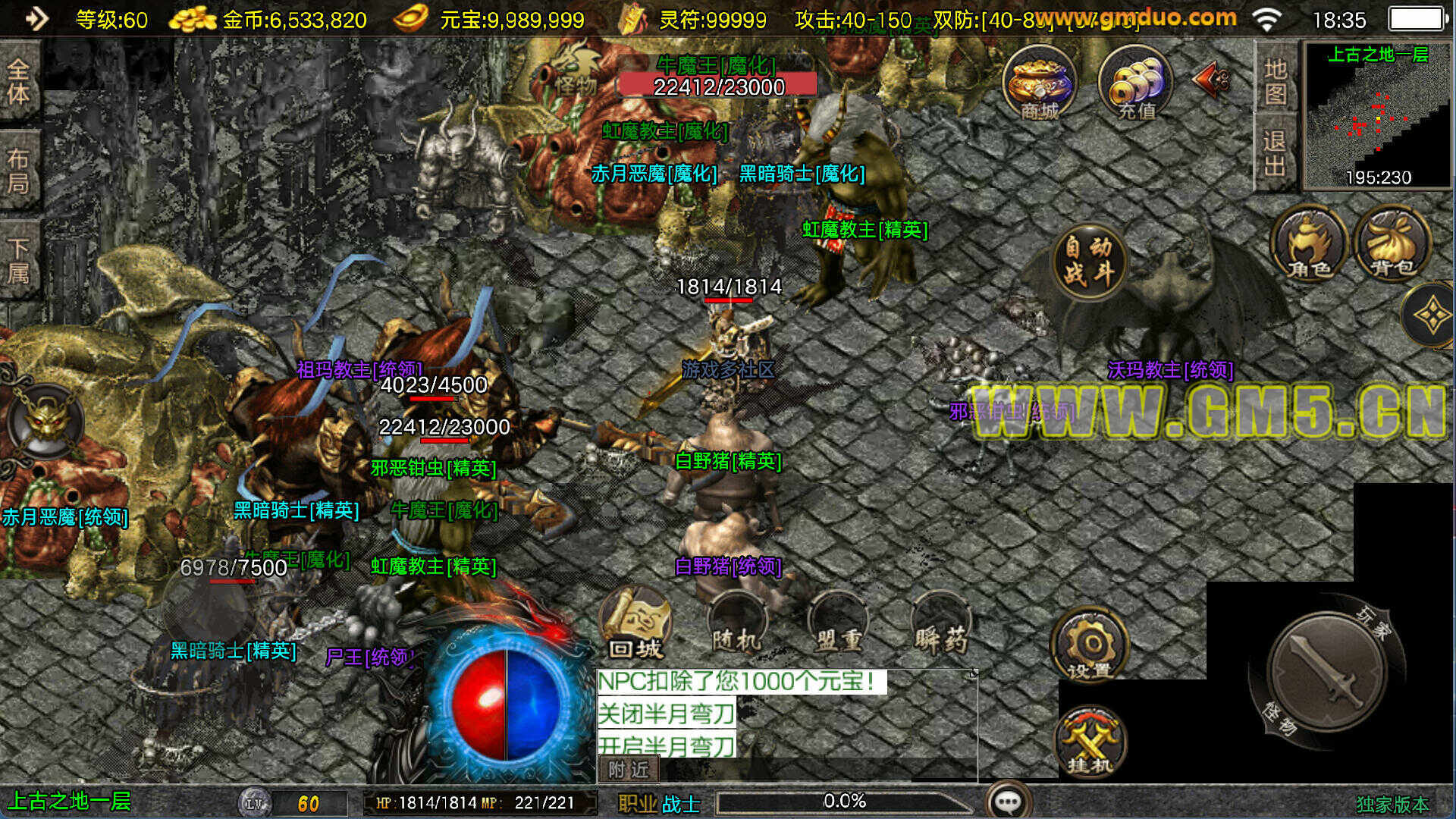Screen dimensions: 1456x819
Task: Open the 设置 settings gear
Action: [1089, 645]
